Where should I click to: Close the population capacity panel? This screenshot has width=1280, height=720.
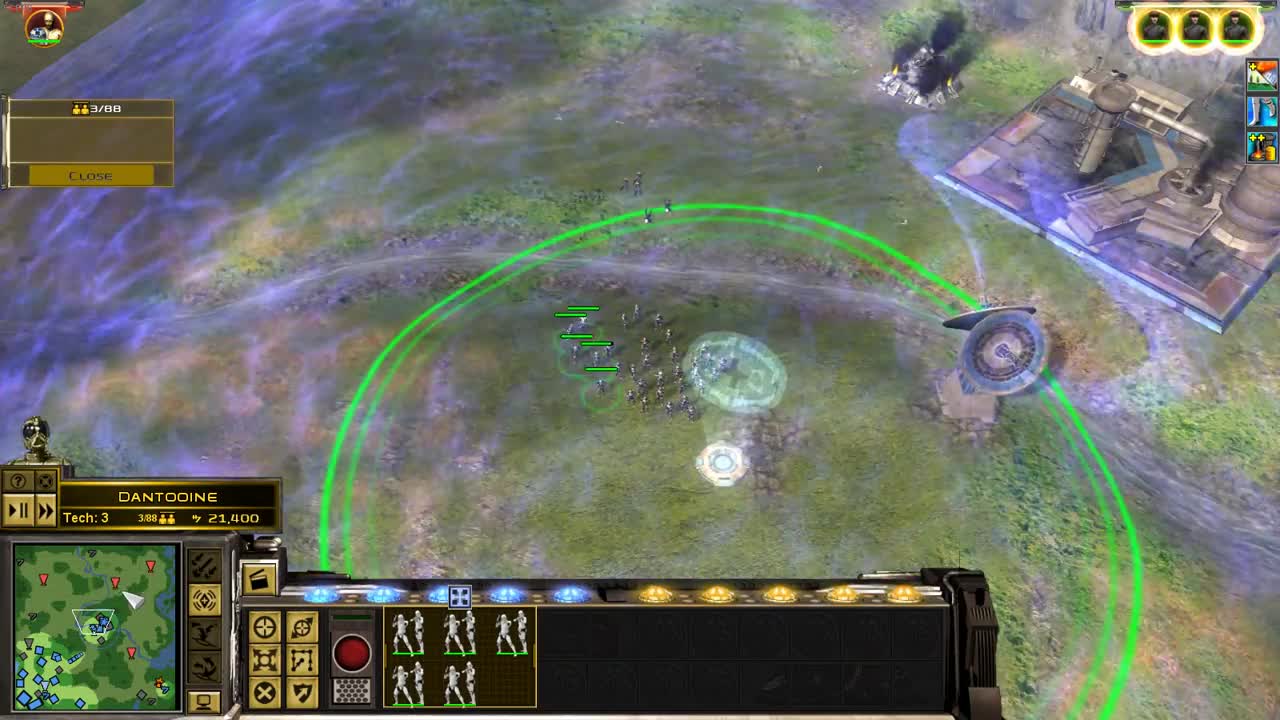click(92, 175)
